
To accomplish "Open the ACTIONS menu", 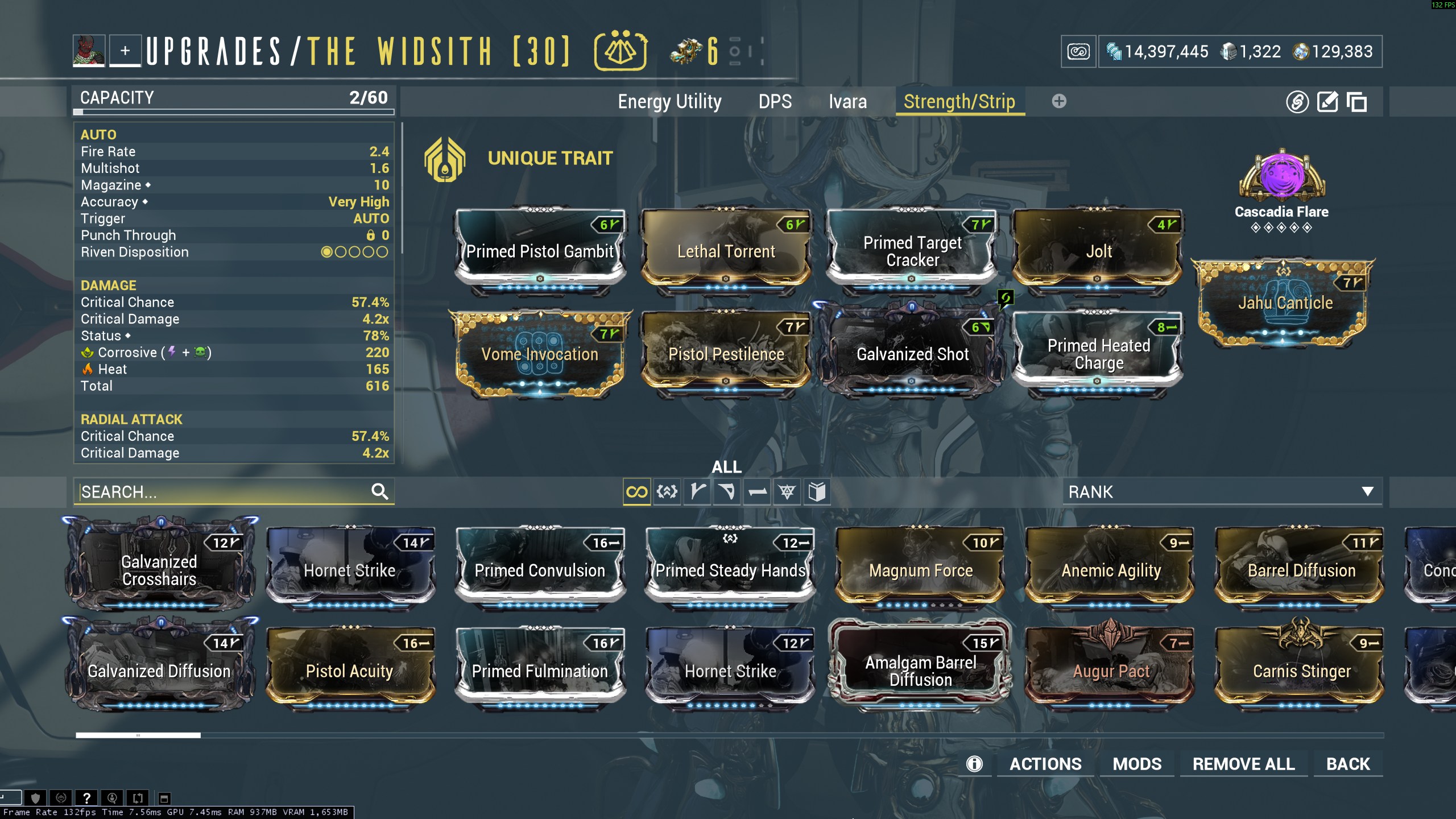I will tap(1045, 764).
